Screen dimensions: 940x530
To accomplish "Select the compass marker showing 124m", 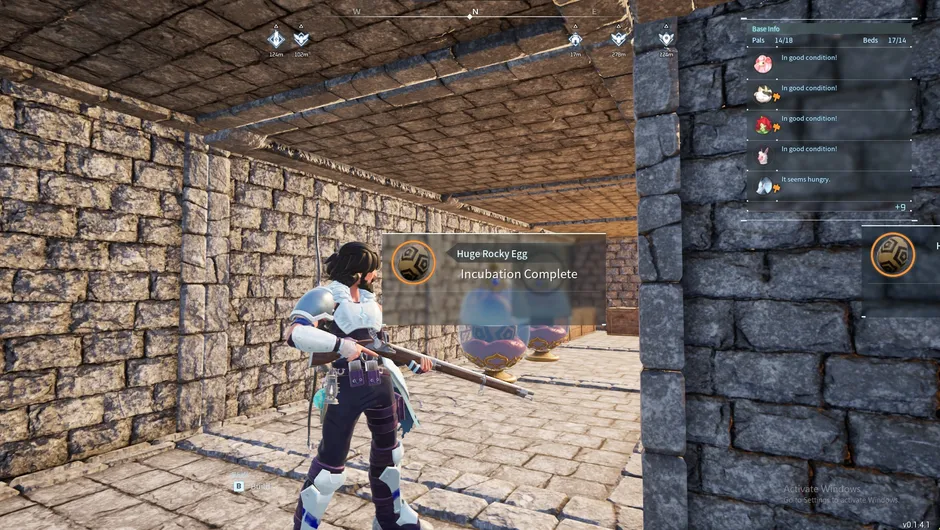I will coord(276,39).
